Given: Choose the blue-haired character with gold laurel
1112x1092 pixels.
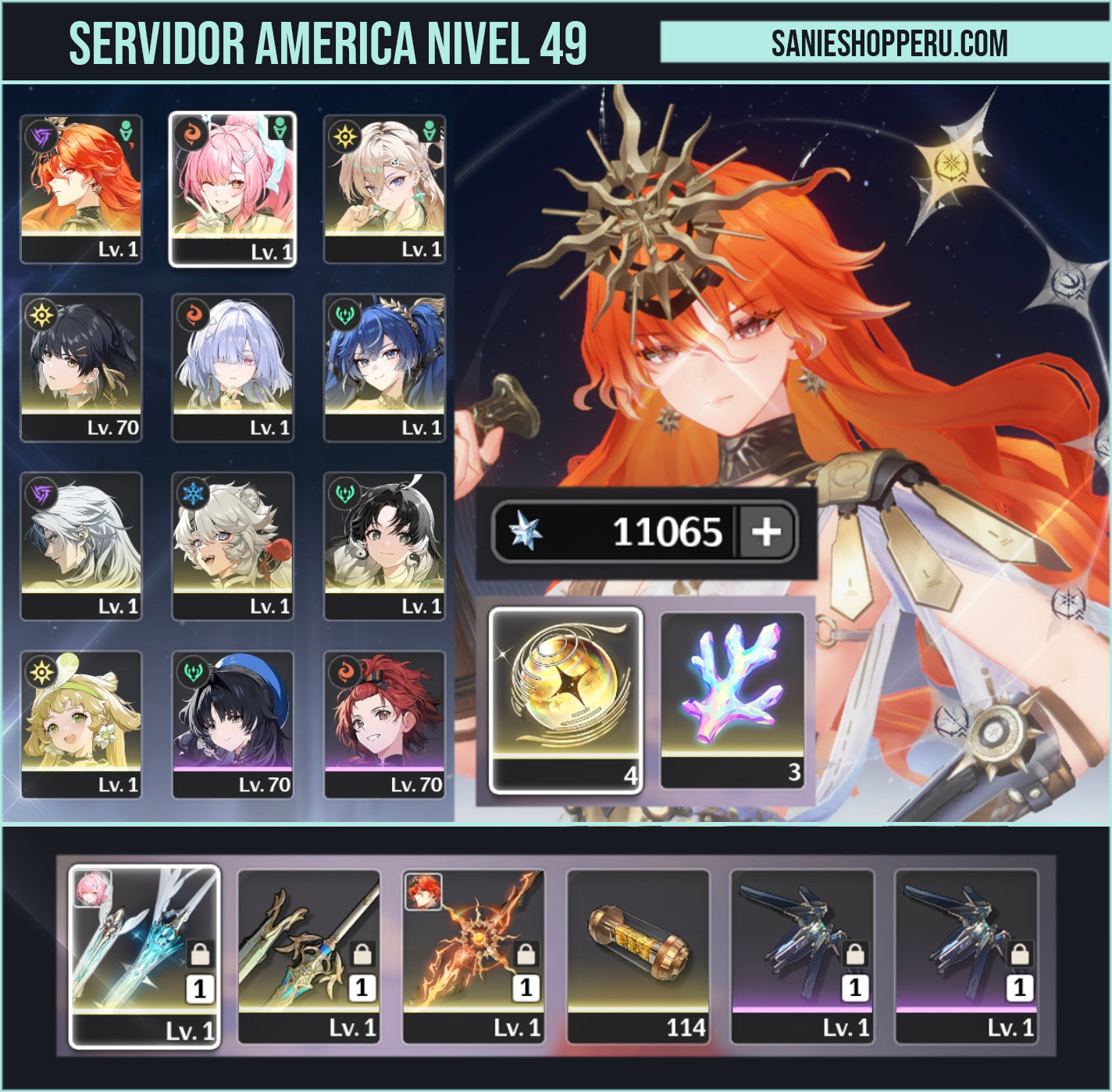Looking at the screenshot, I should pyautogui.click(x=384, y=367).
